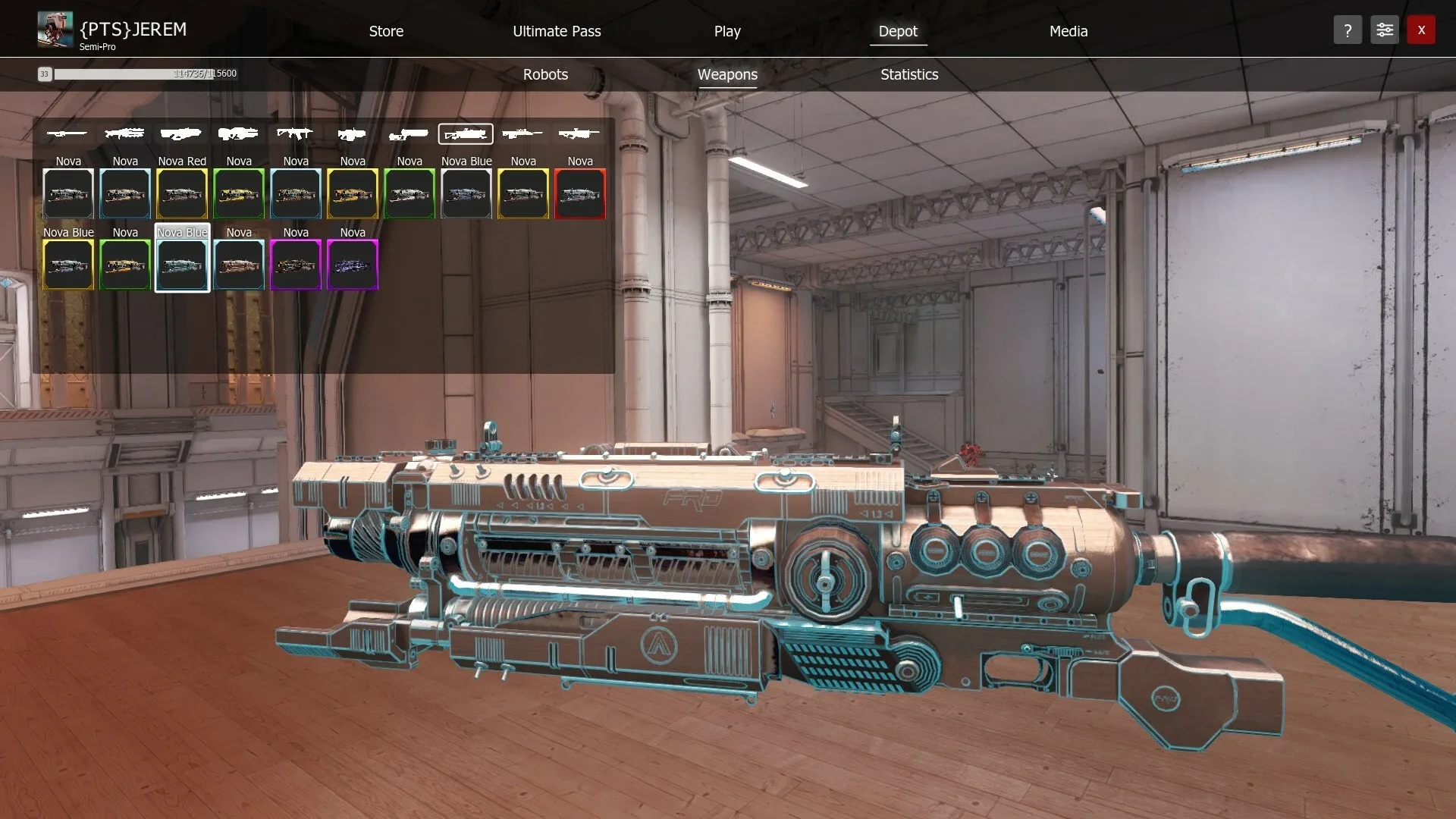
Task: Close the game with the red X
Action: click(x=1421, y=30)
